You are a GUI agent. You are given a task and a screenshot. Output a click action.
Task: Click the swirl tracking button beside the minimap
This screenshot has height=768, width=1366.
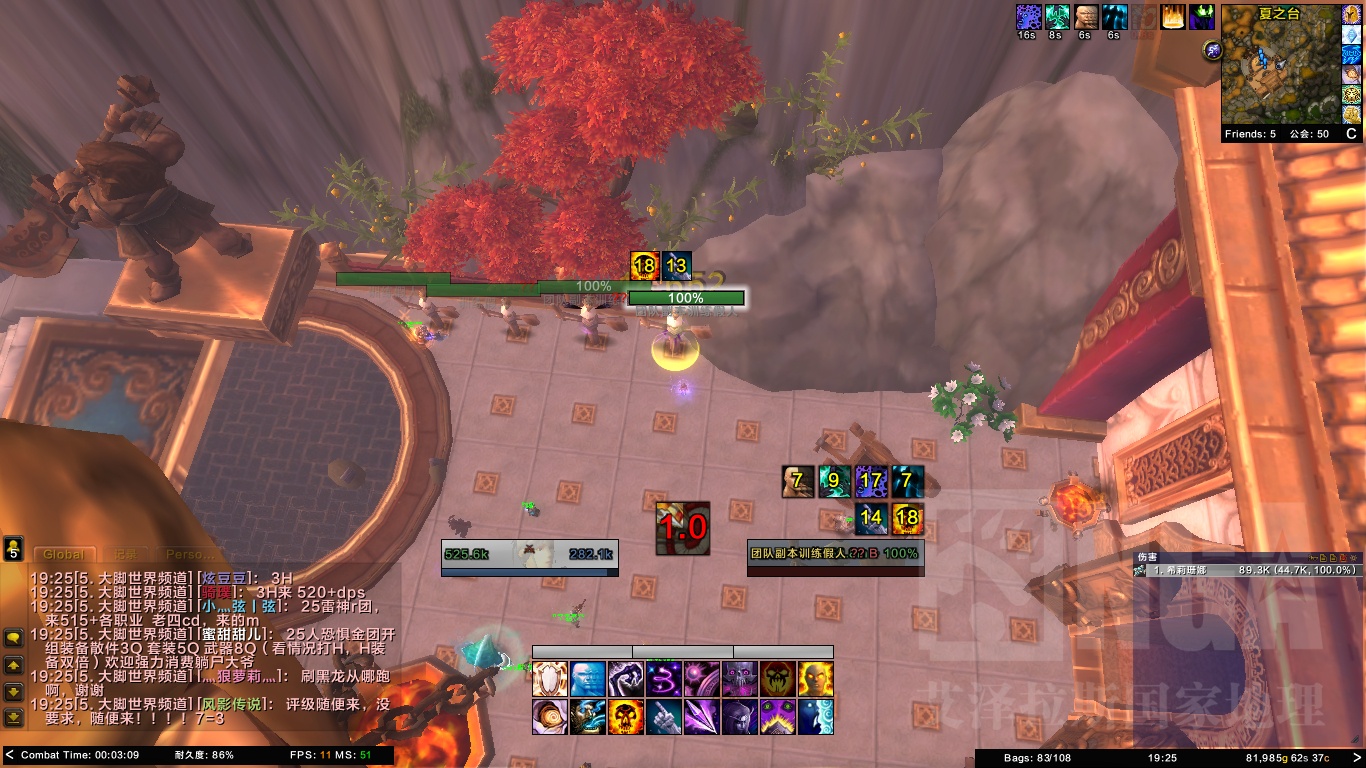(1212, 50)
